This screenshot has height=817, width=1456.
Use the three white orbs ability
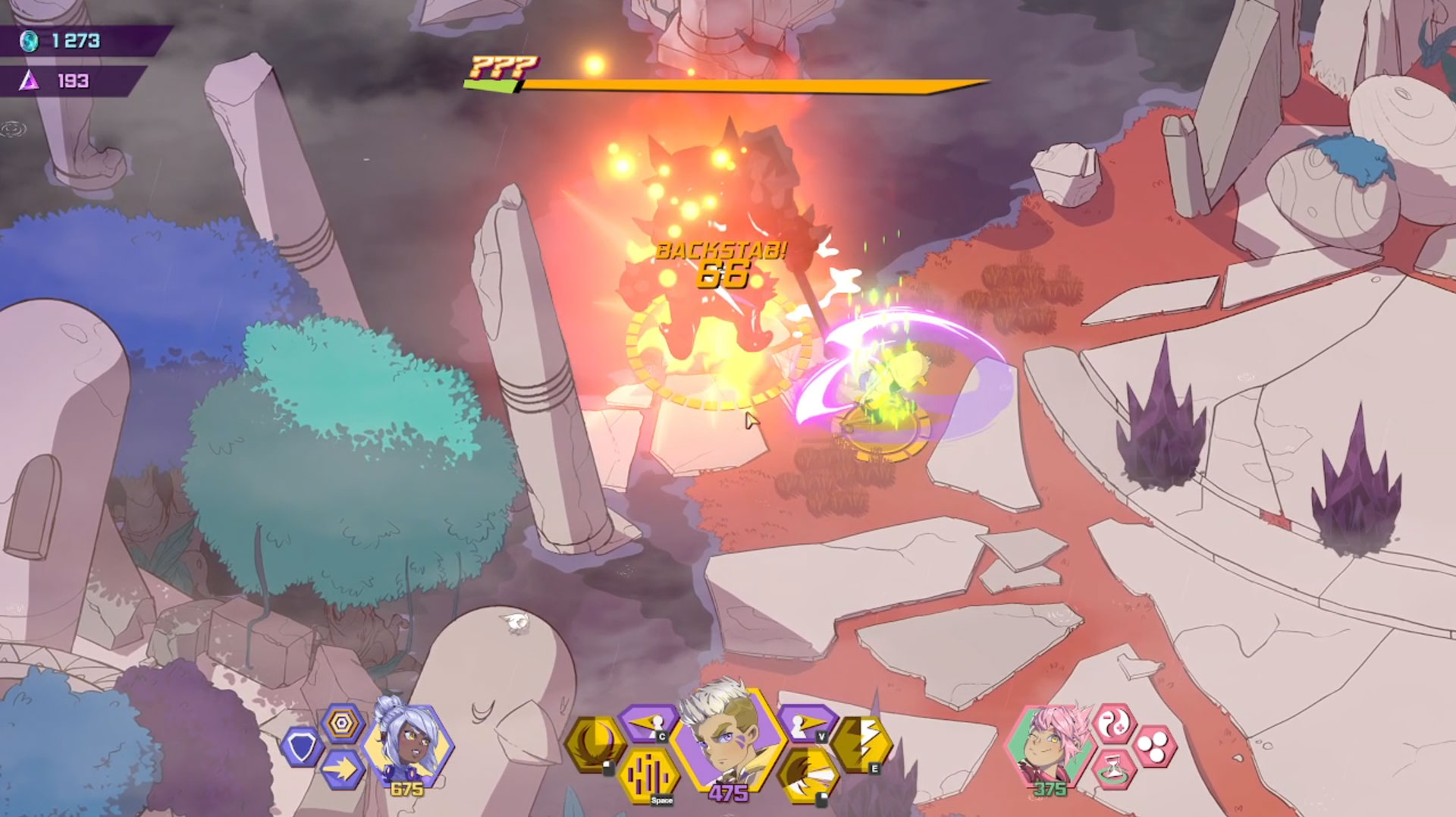[1154, 746]
